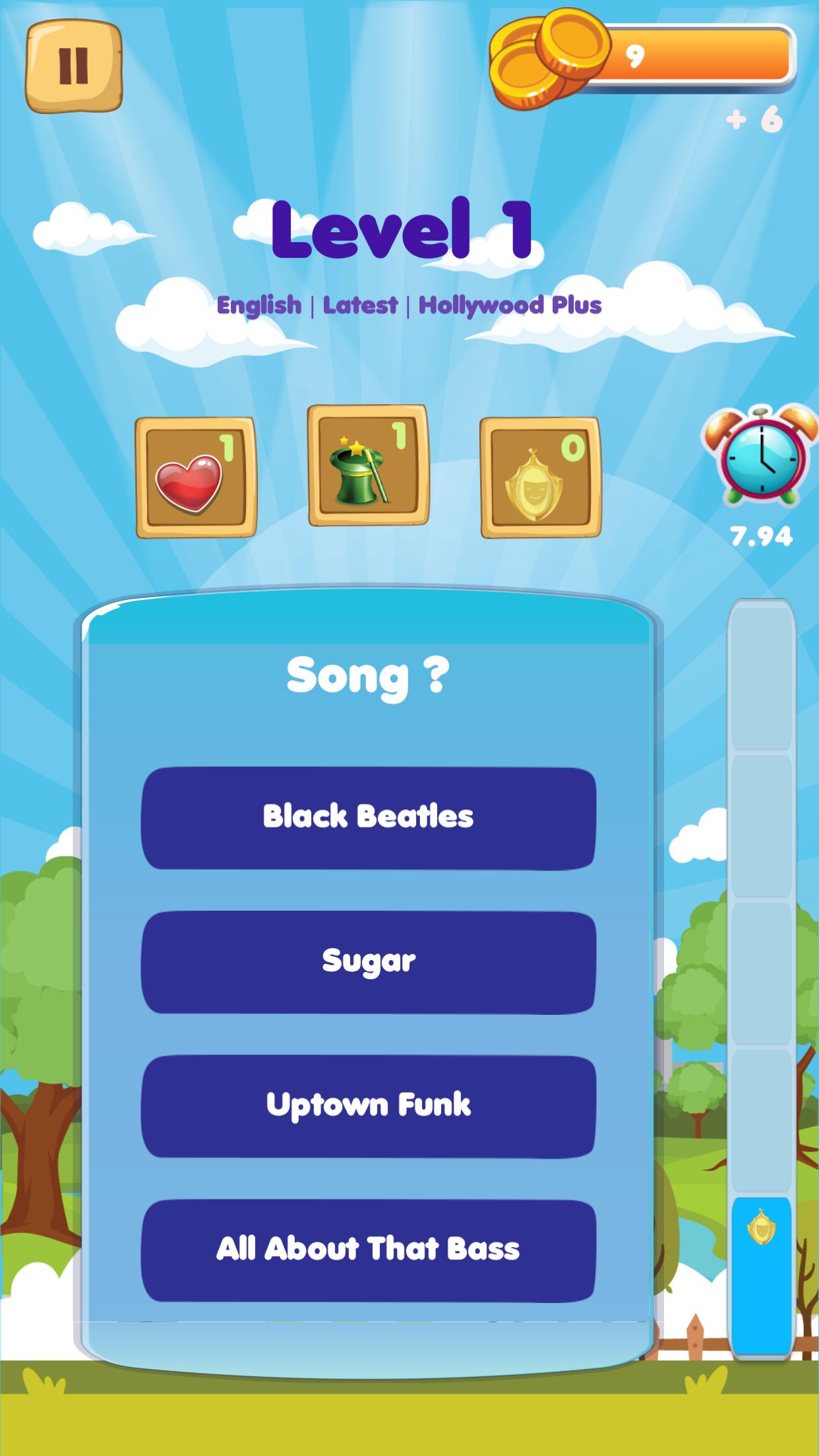Choose the answer Black Beatles
The image size is (819, 1456).
[368, 818]
